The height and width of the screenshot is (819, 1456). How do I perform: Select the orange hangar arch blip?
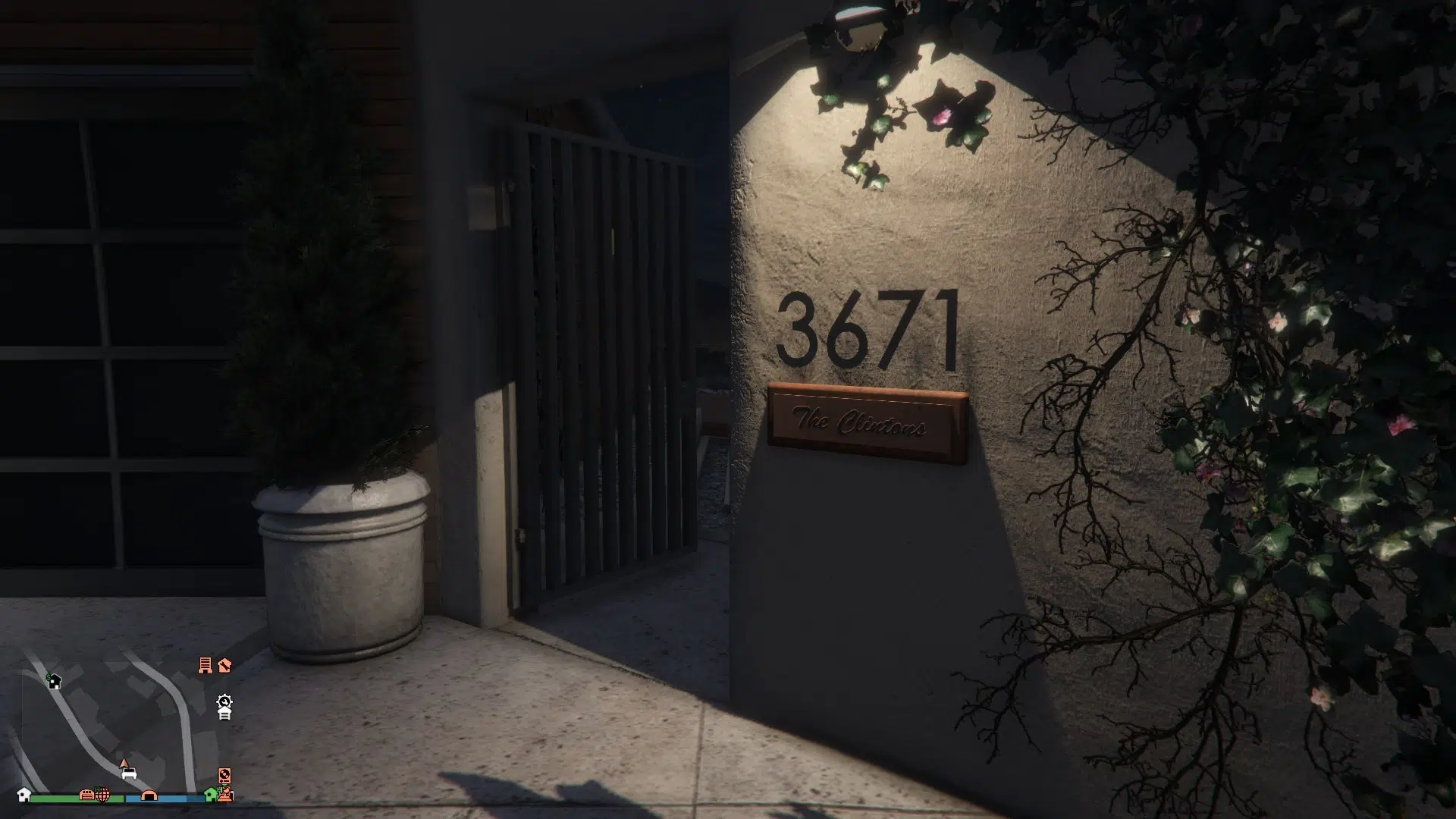(149, 795)
